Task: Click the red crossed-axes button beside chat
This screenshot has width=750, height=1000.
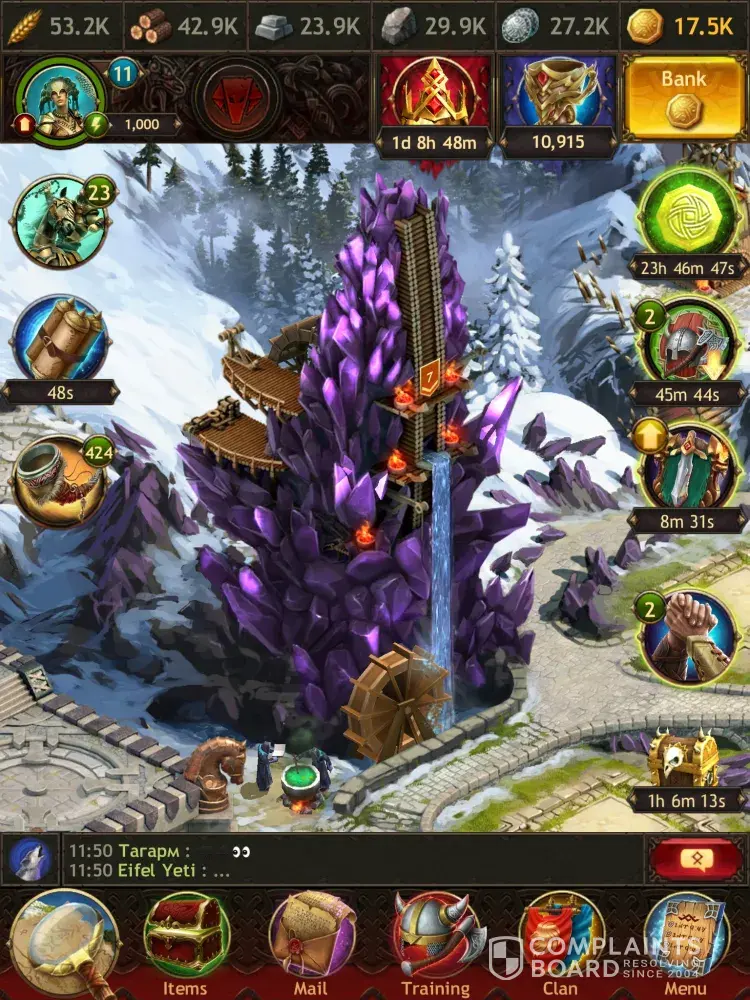Action: (x=690, y=859)
